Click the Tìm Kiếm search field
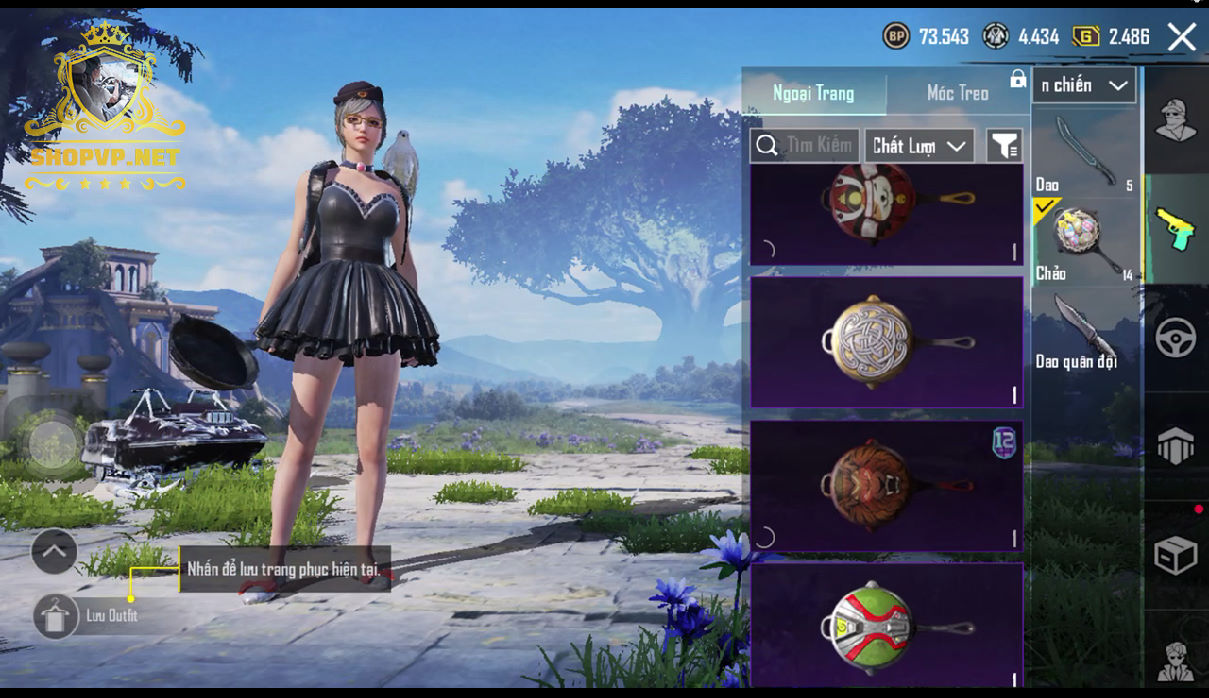The width and height of the screenshot is (1209, 698). tap(805, 146)
